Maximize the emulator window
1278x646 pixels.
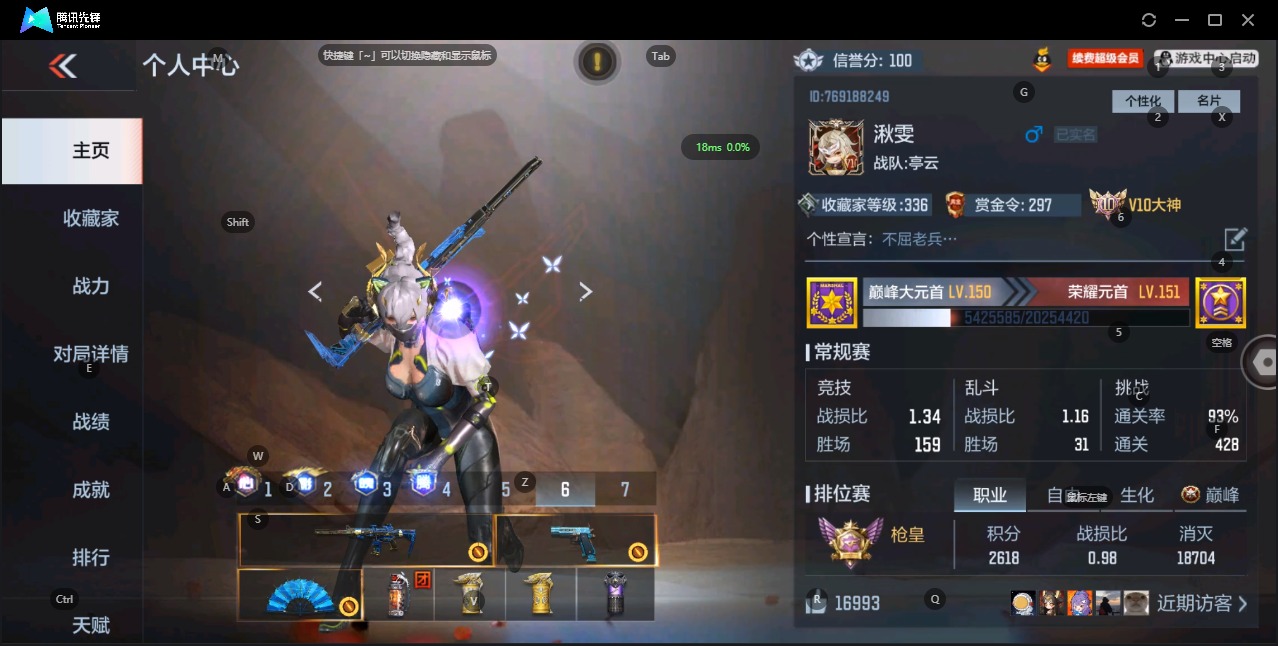1215,20
